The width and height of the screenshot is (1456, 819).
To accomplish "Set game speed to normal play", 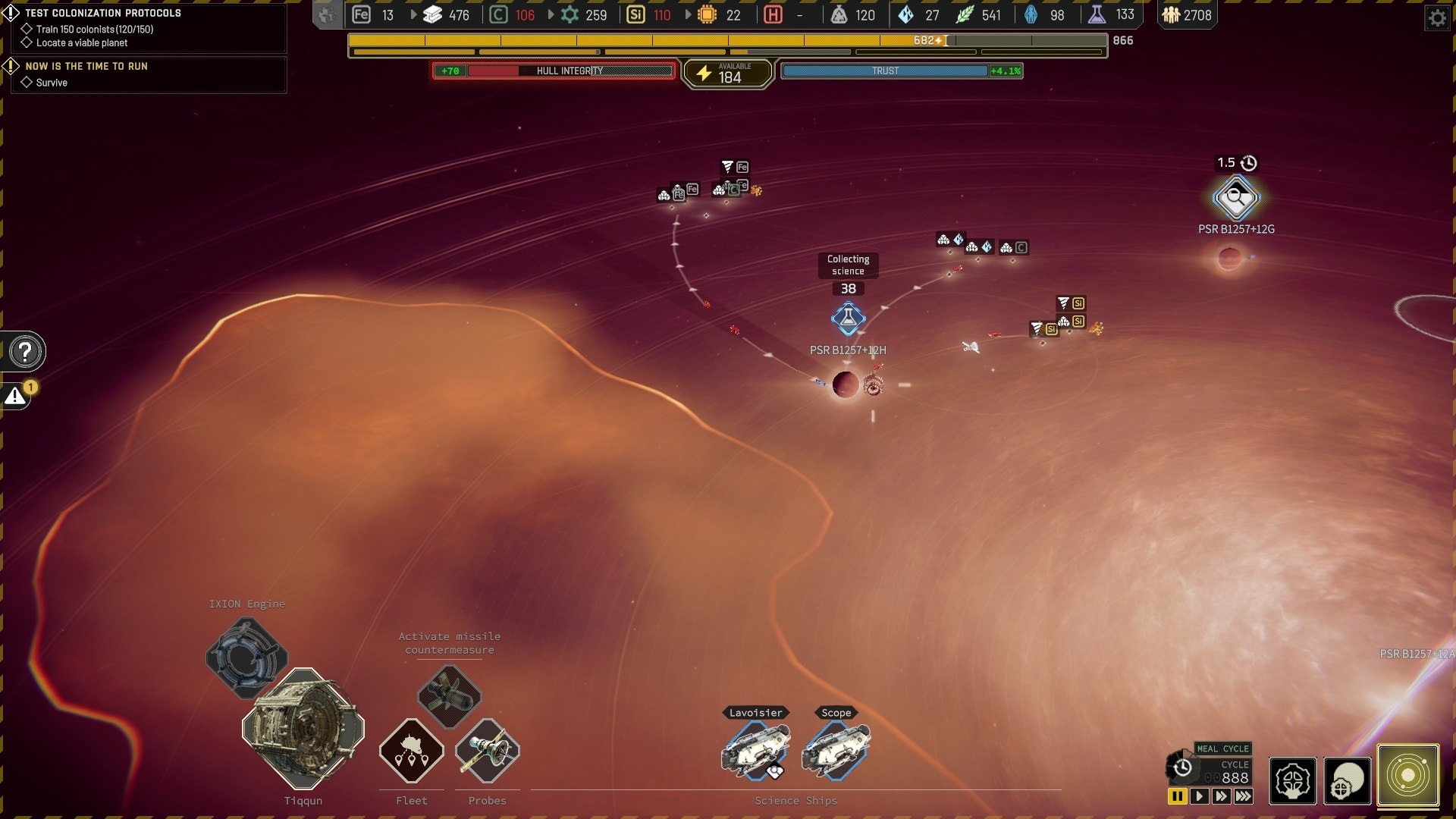I will tap(1199, 796).
